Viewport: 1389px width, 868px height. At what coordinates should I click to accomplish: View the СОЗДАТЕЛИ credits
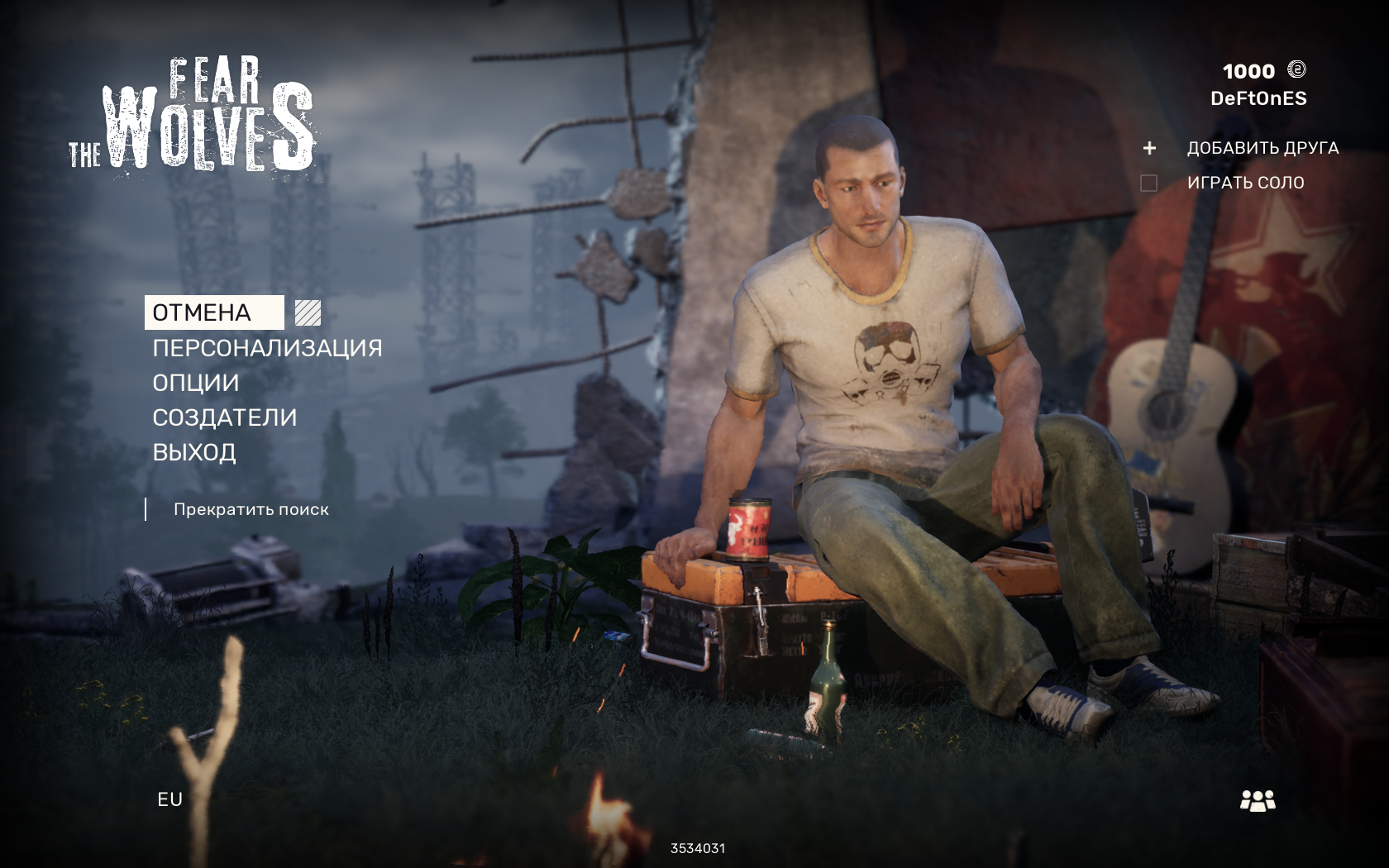tap(224, 417)
